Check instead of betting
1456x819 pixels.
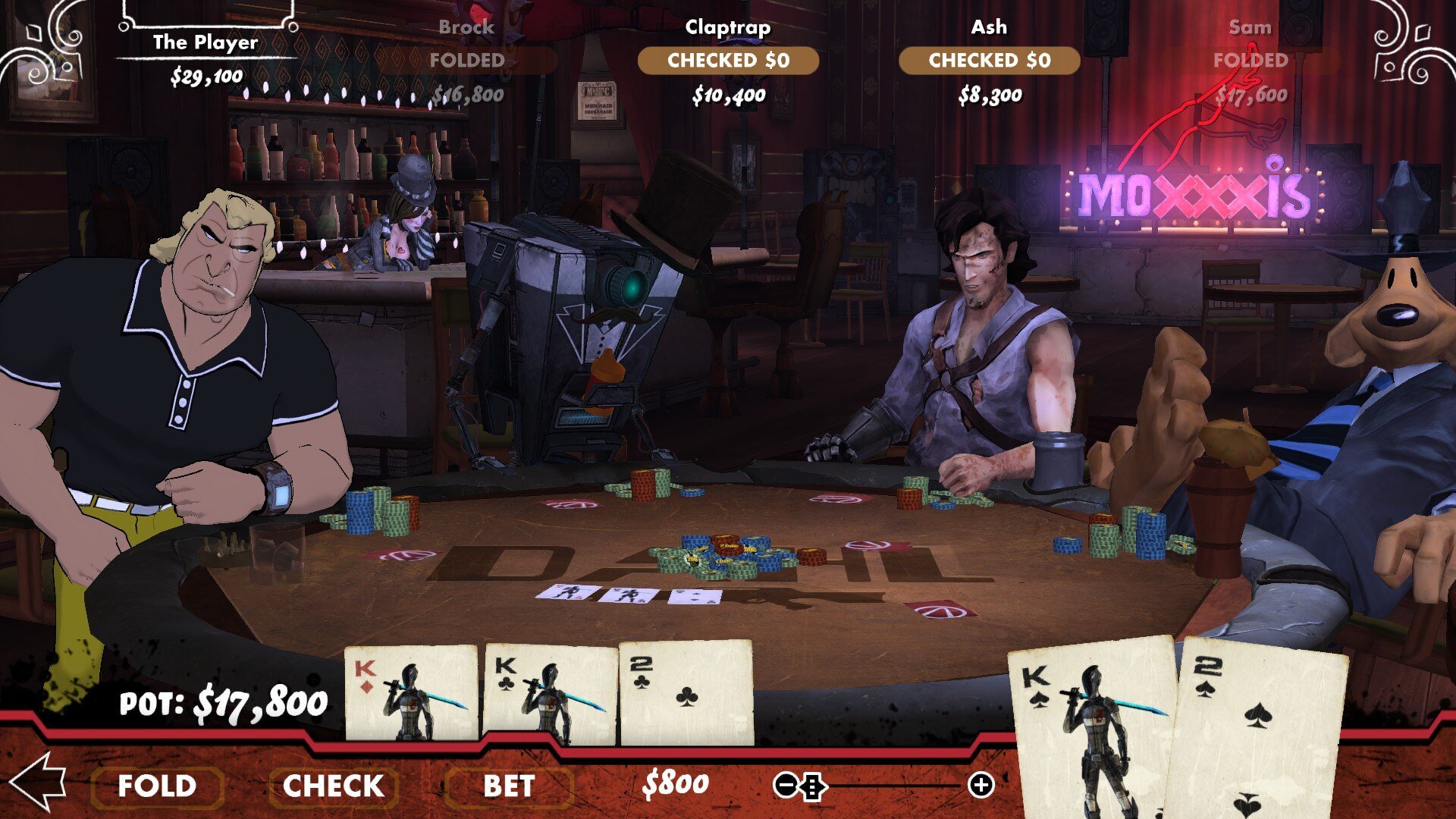(333, 786)
